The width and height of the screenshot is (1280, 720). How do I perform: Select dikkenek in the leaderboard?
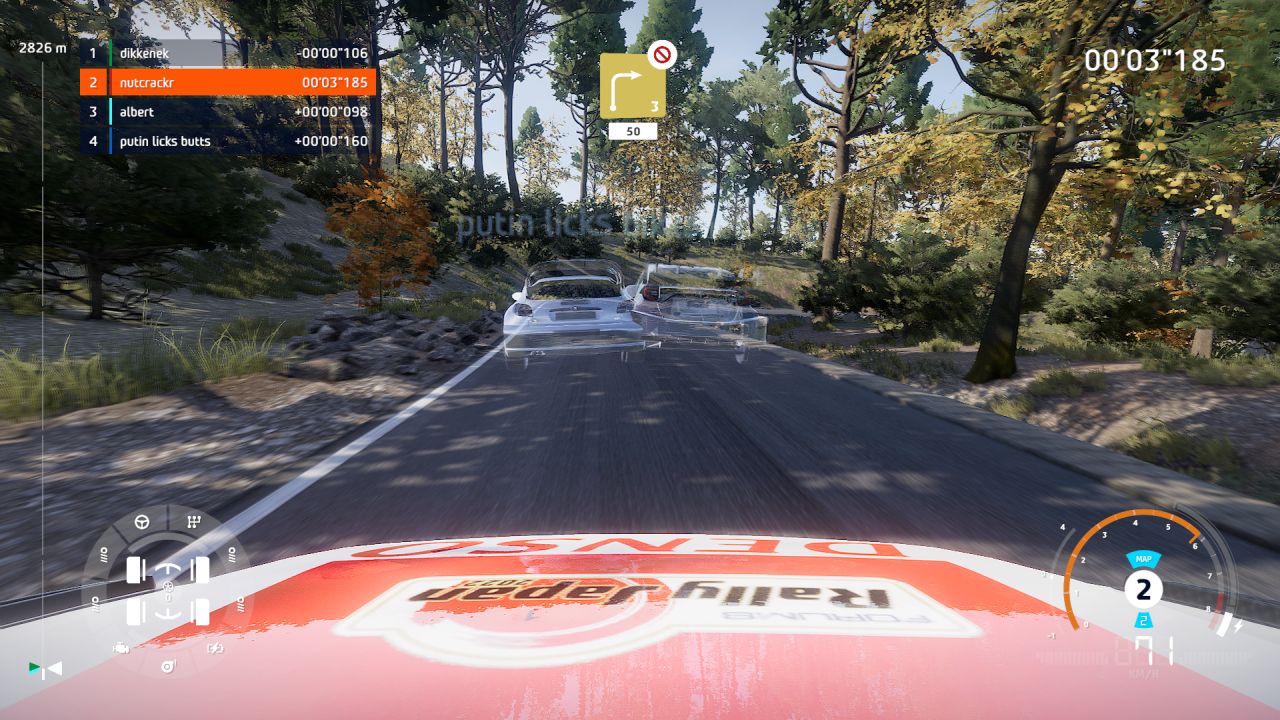pos(228,53)
